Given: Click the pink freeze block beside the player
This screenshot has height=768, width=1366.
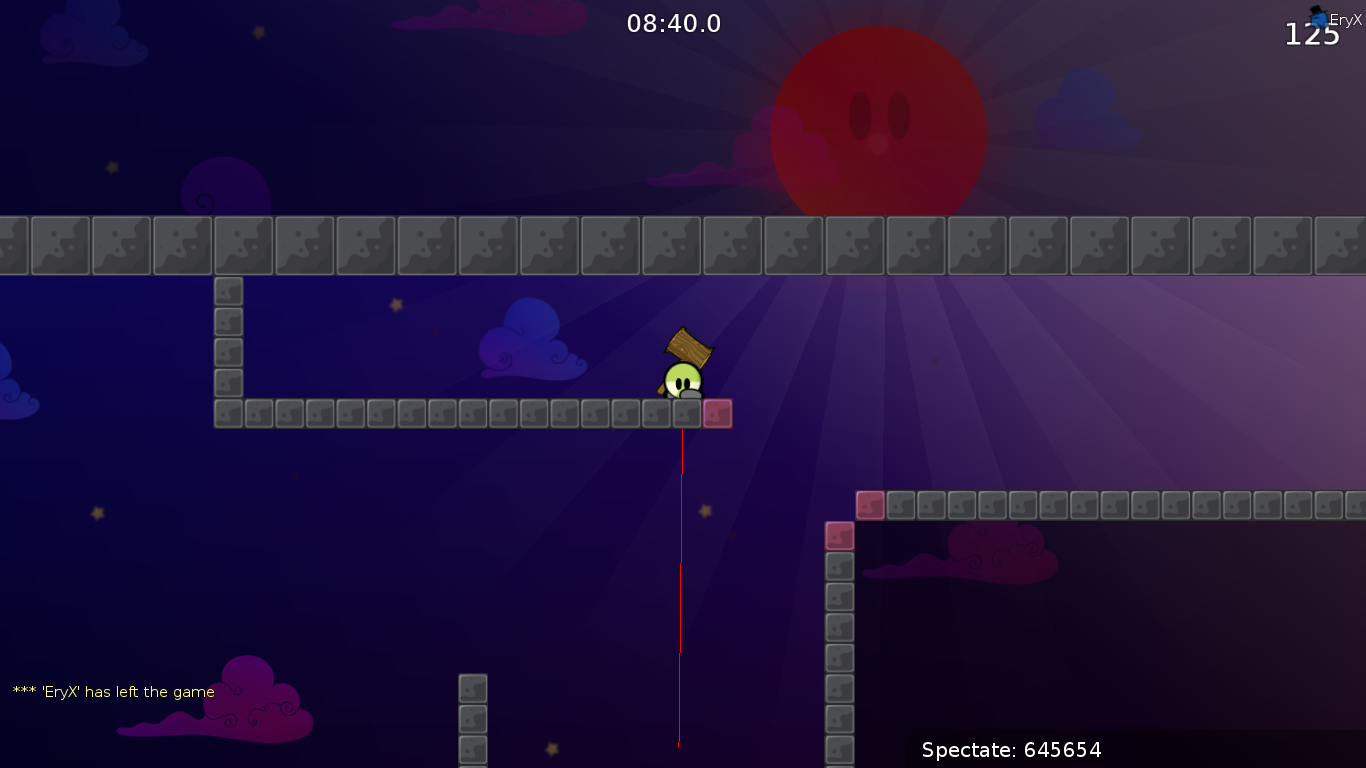Looking at the screenshot, I should click(x=717, y=412).
